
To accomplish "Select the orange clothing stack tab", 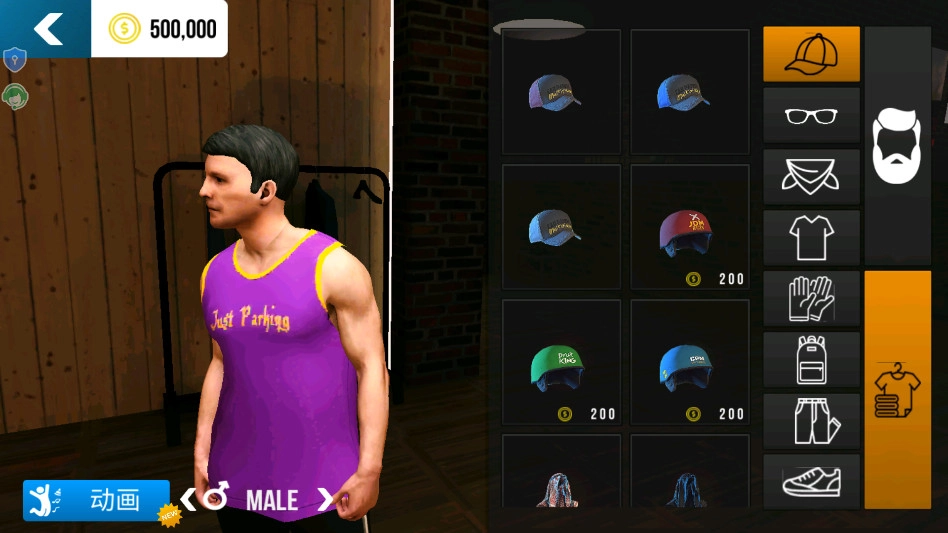I will point(897,389).
